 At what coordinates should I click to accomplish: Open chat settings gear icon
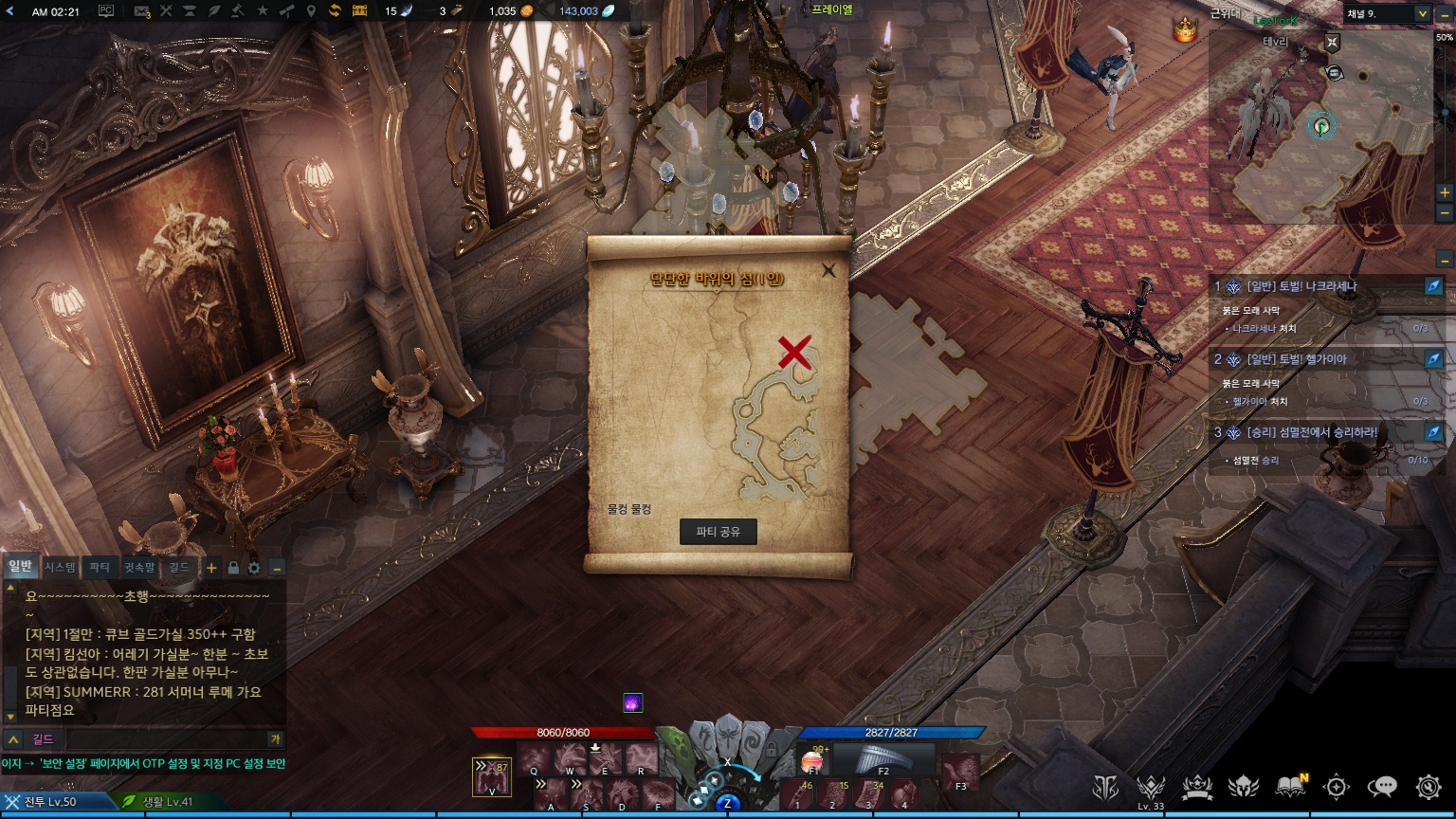tap(254, 568)
